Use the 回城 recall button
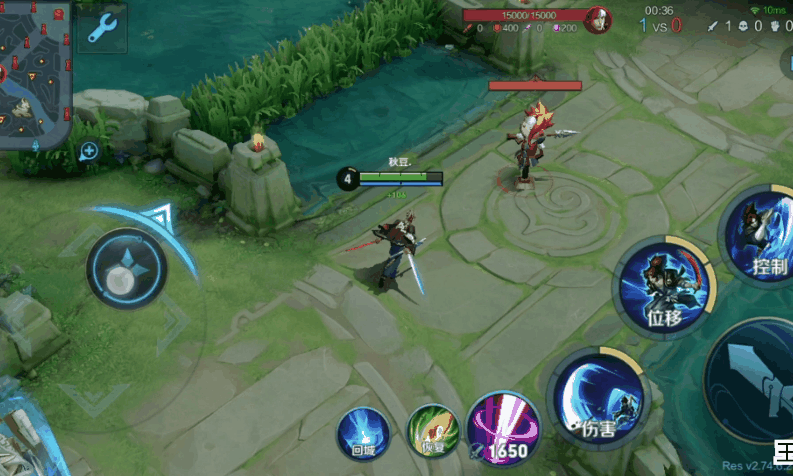 point(362,434)
